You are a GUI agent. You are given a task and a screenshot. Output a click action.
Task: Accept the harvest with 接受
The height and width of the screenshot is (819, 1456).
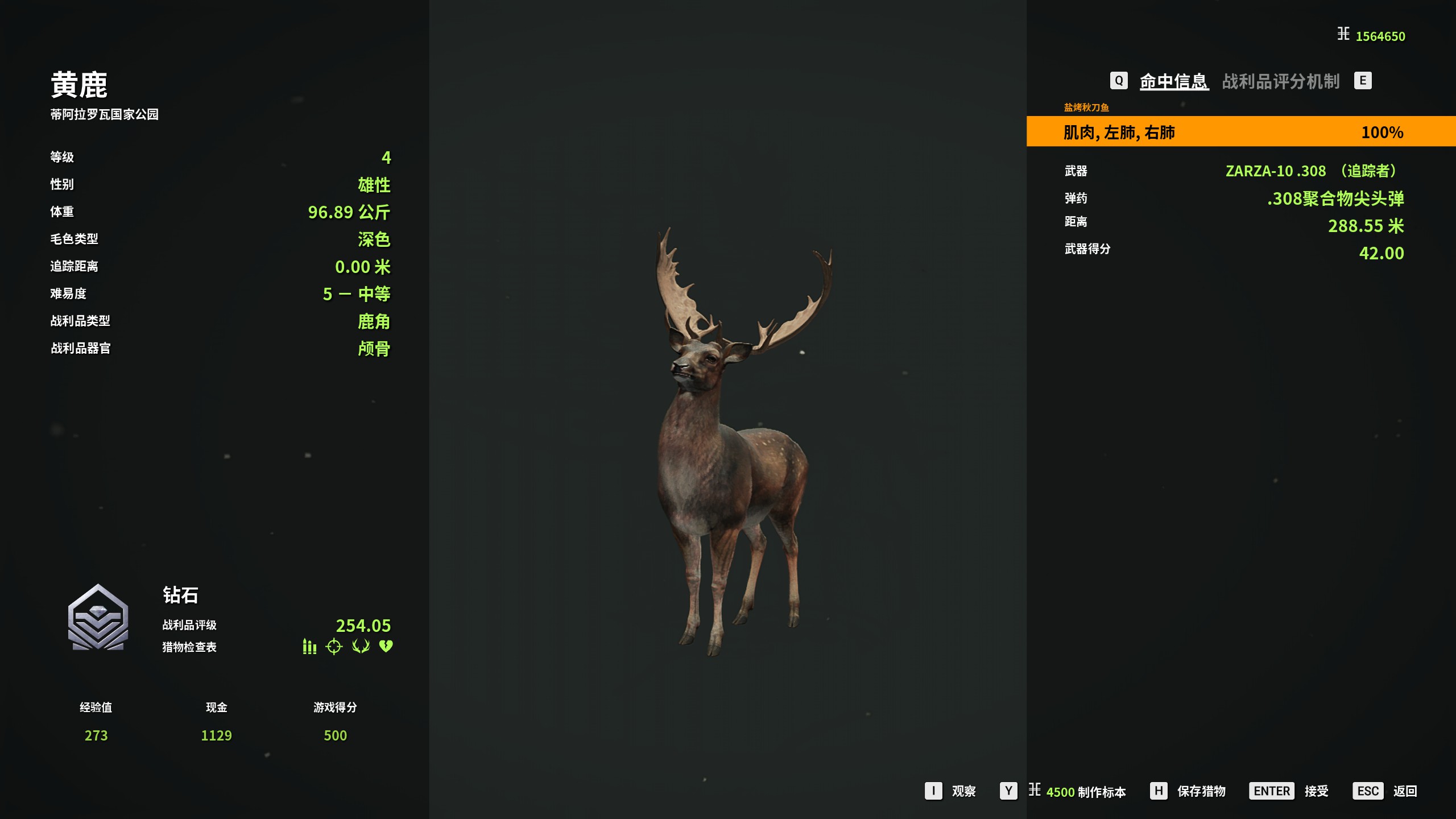(x=1316, y=791)
